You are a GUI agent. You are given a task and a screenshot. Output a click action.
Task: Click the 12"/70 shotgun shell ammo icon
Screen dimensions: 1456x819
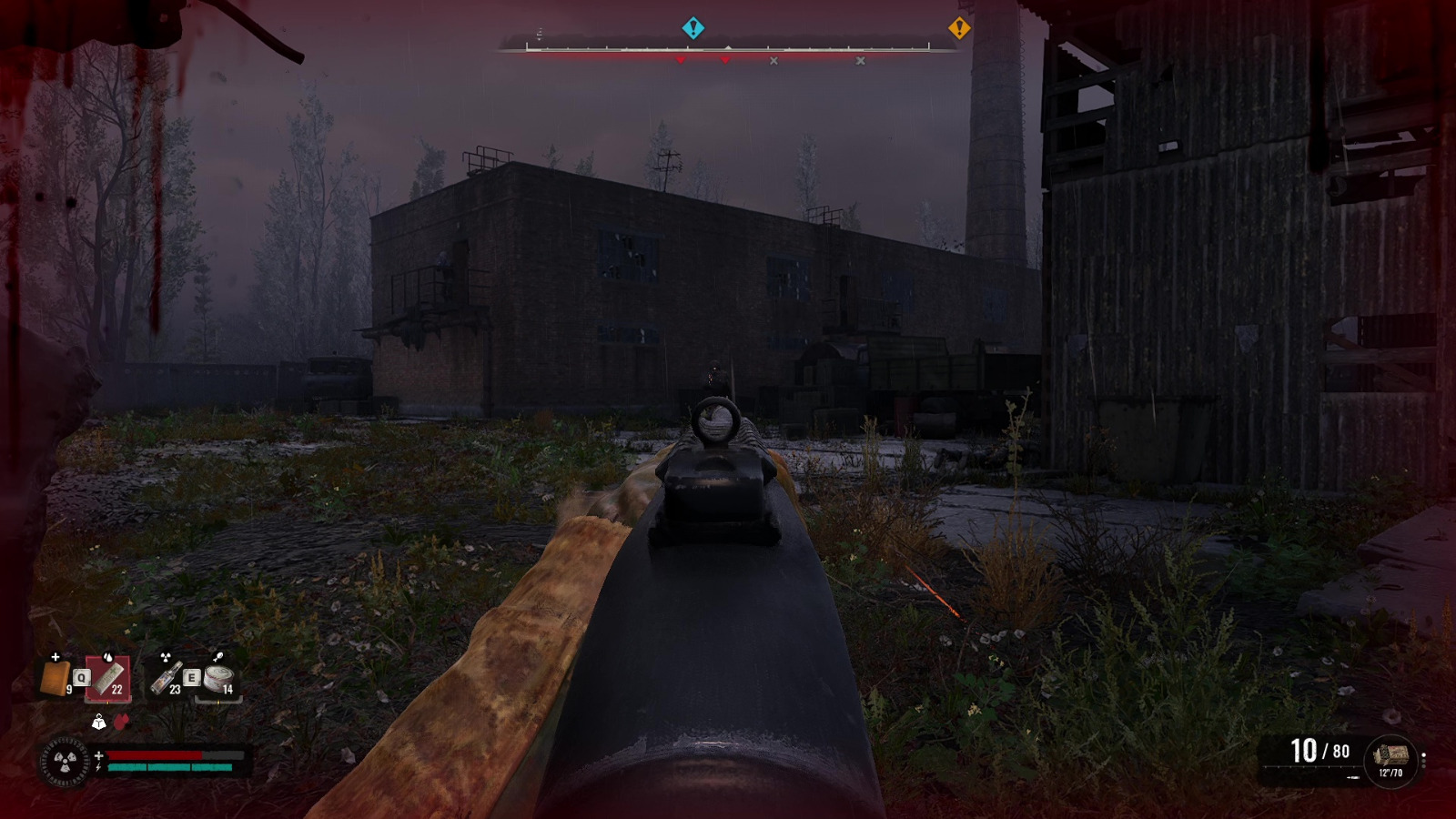1392,754
